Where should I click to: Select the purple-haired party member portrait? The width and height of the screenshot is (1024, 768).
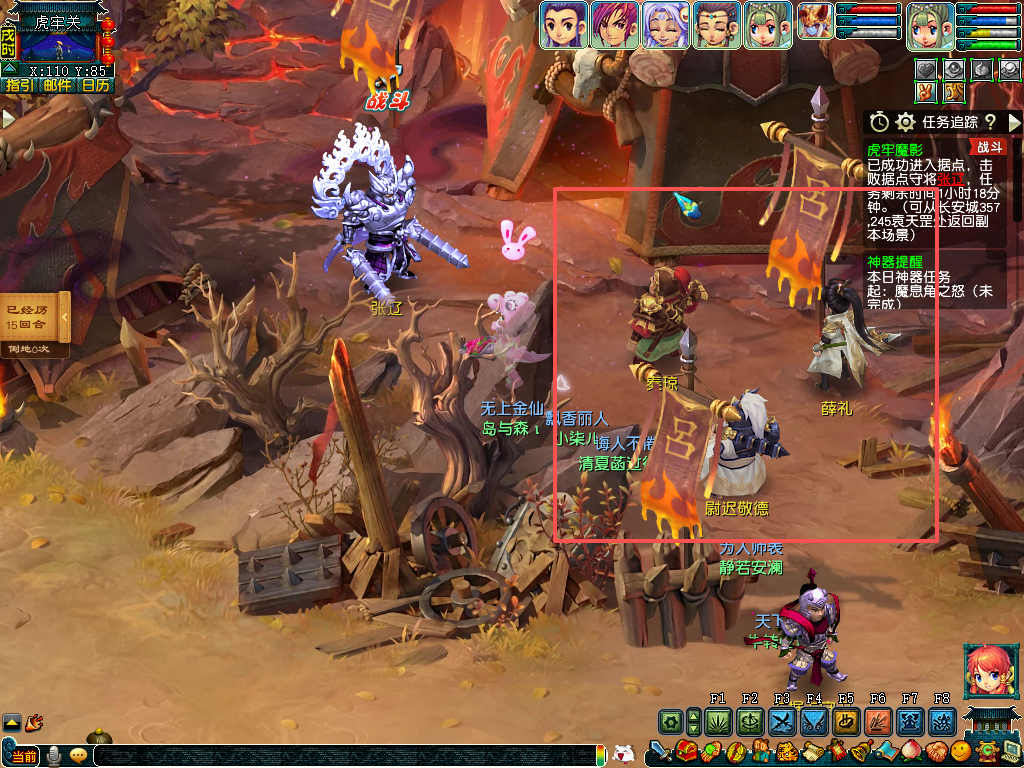tap(614, 25)
